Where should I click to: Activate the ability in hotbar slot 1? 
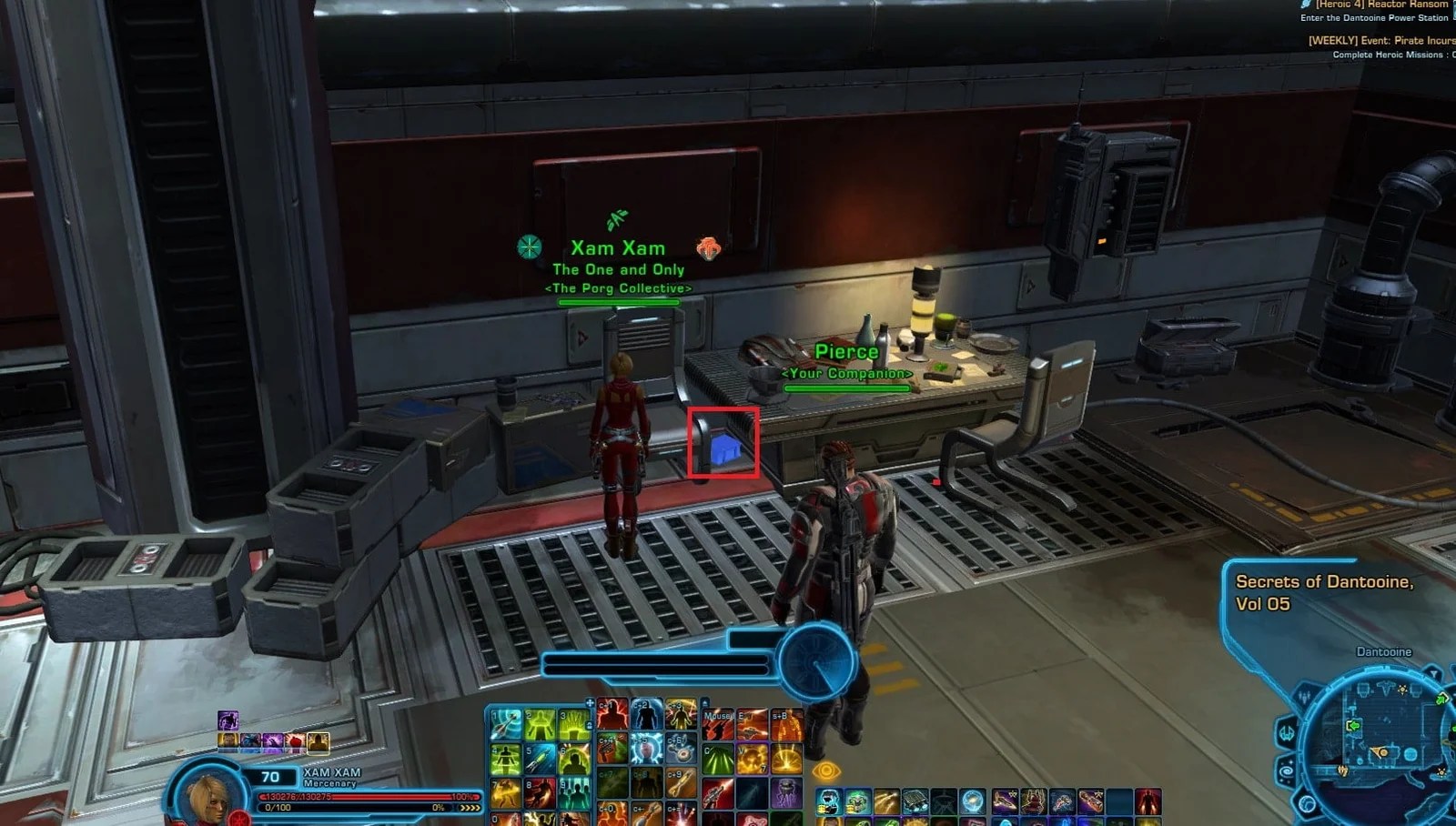click(506, 725)
